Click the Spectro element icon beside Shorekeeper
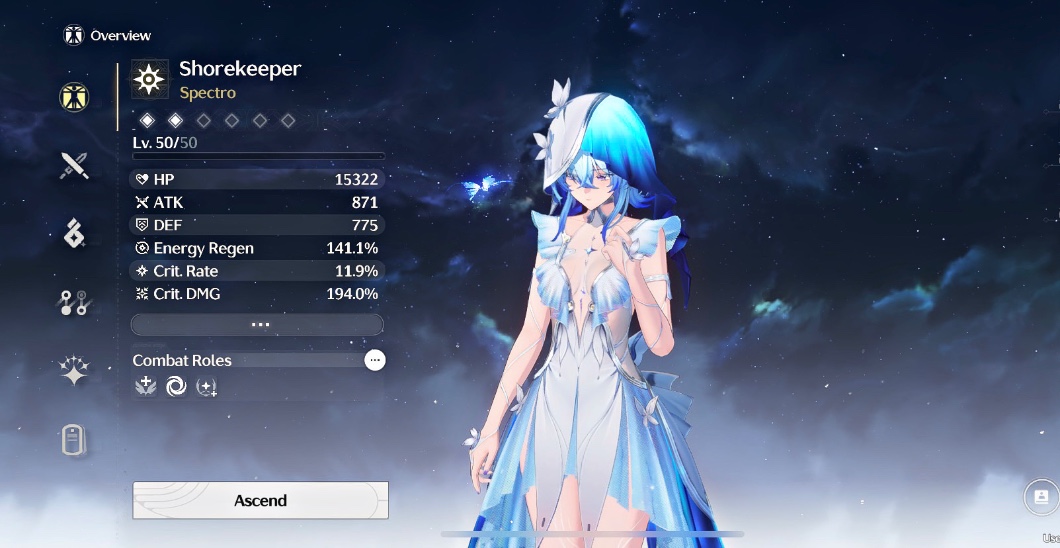Viewport: 1060px width, 548px height. pyautogui.click(x=151, y=79)
